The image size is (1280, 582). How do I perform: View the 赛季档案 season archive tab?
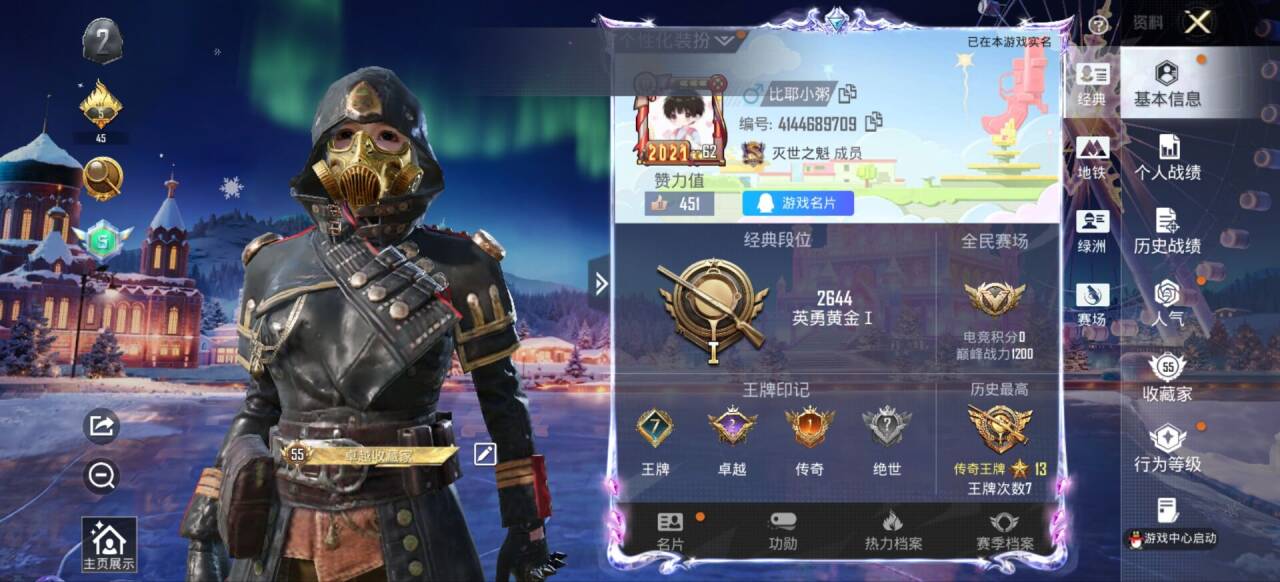point(1004,532)
